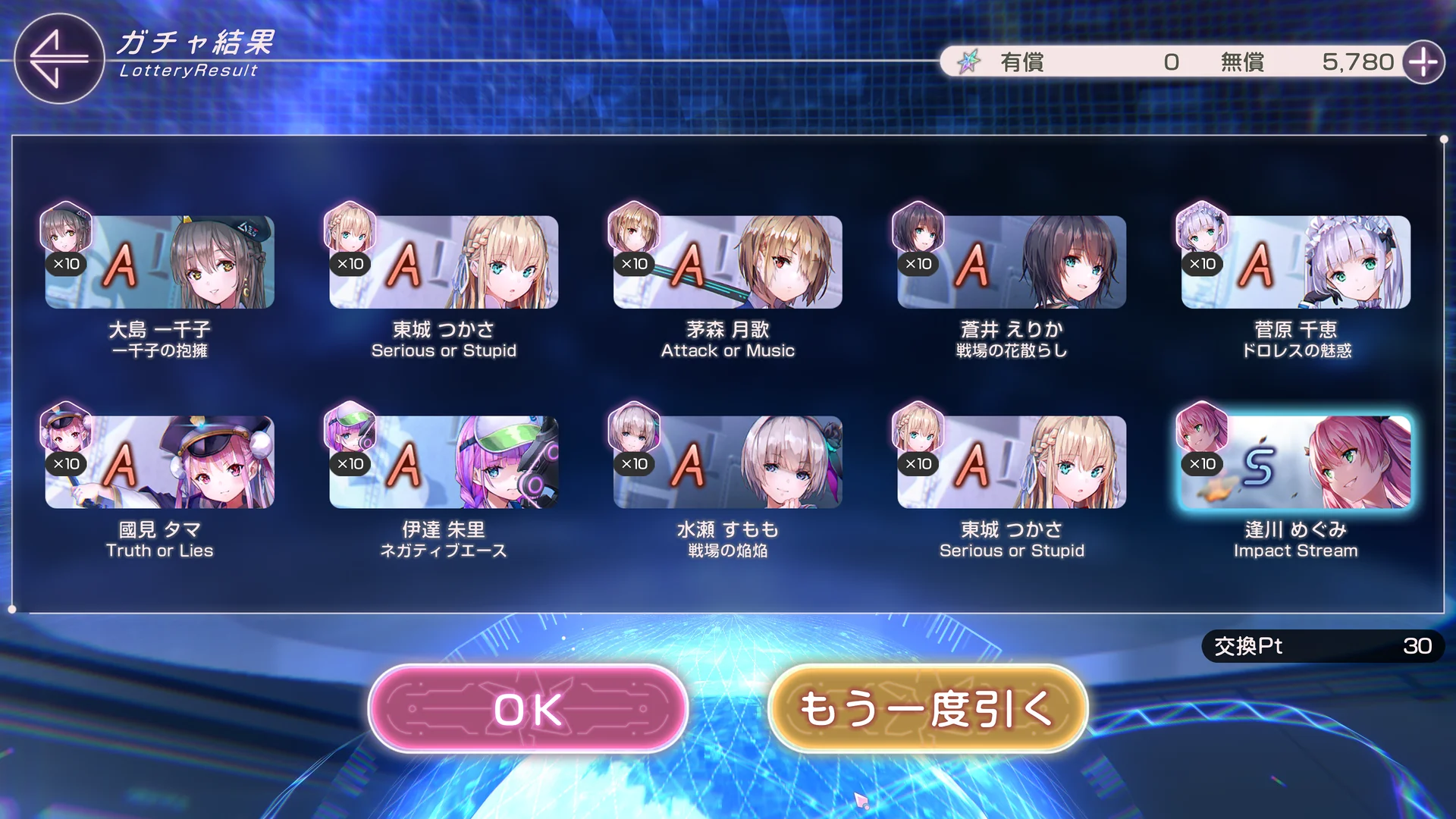Select the 伊達 朱里 ネガティブエース card
This screenshot has width=1456, height=819.
pos(444,463)
